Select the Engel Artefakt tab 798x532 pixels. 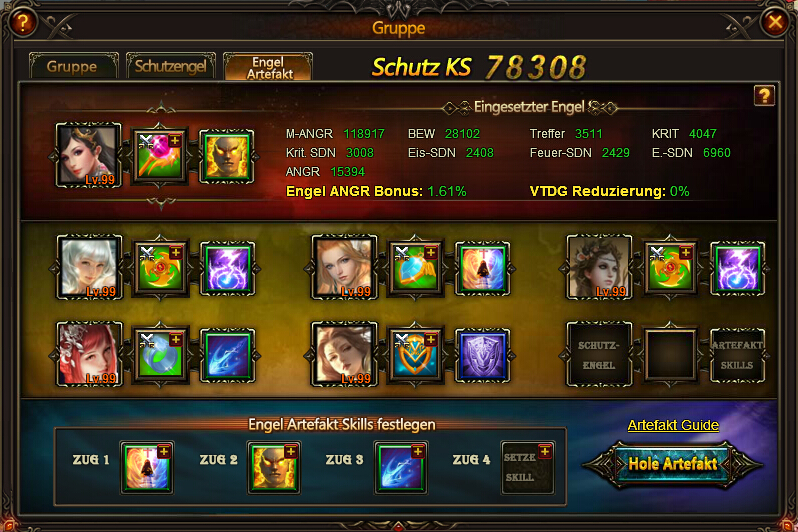(x=267, y=67)
